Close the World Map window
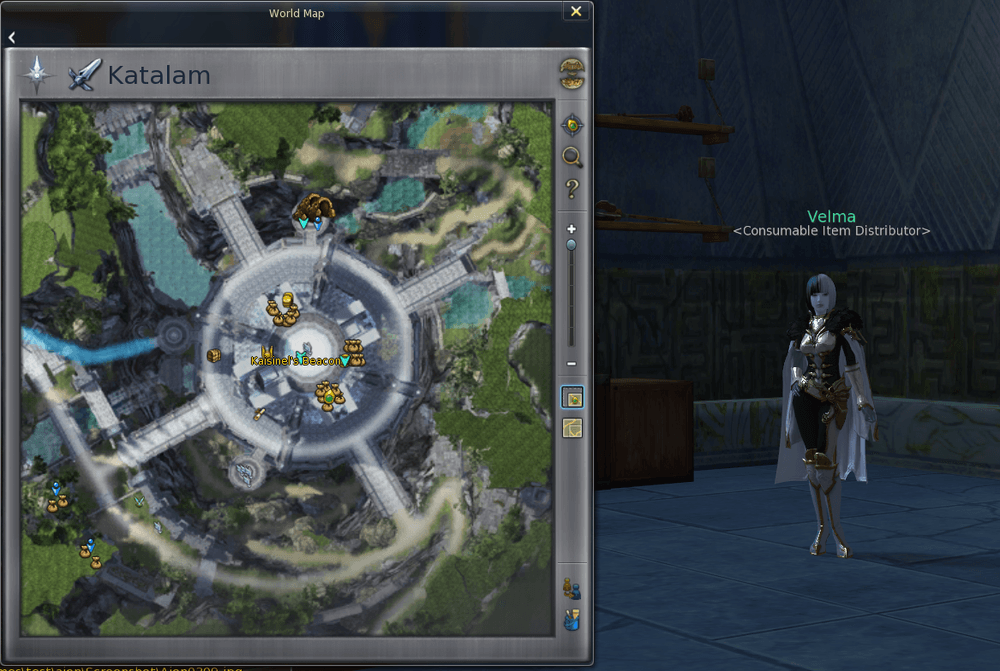This screenshot has height=671, width=1000. [576, 11]
